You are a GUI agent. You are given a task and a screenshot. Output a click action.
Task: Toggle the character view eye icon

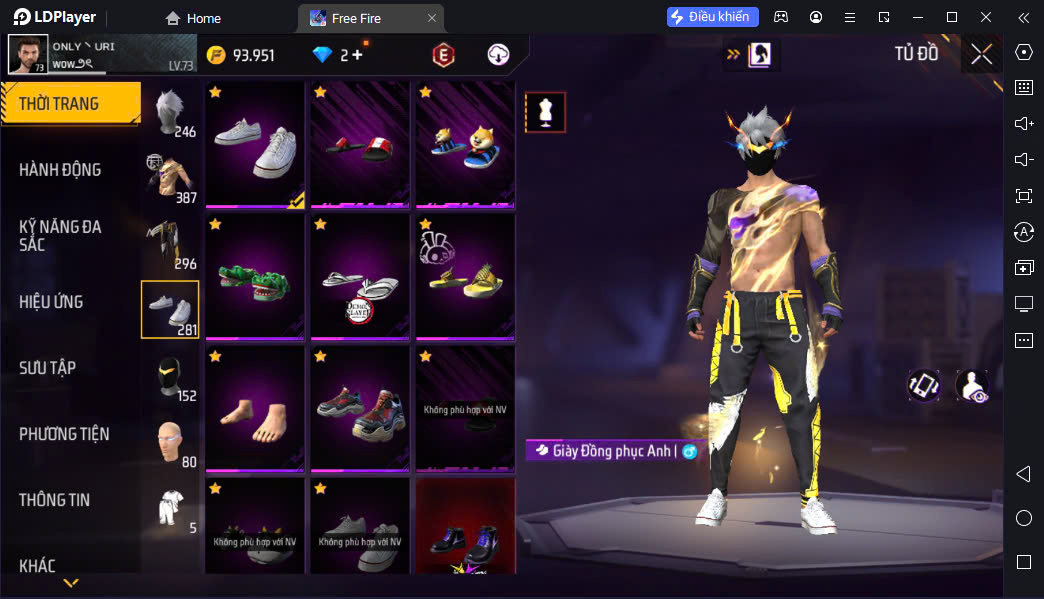[x=972, y=386]
